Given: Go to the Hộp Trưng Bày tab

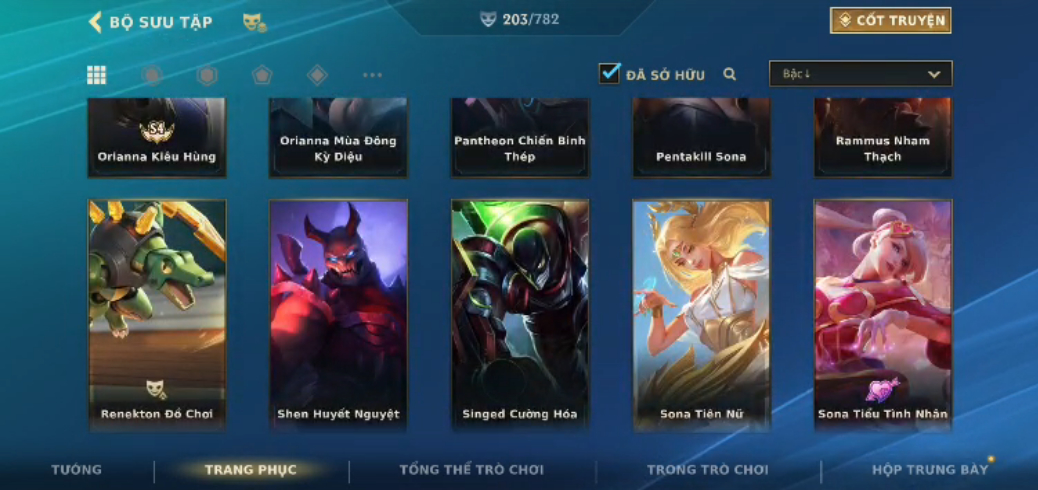Looking at the screenshot, I should [x=929, y=470].
